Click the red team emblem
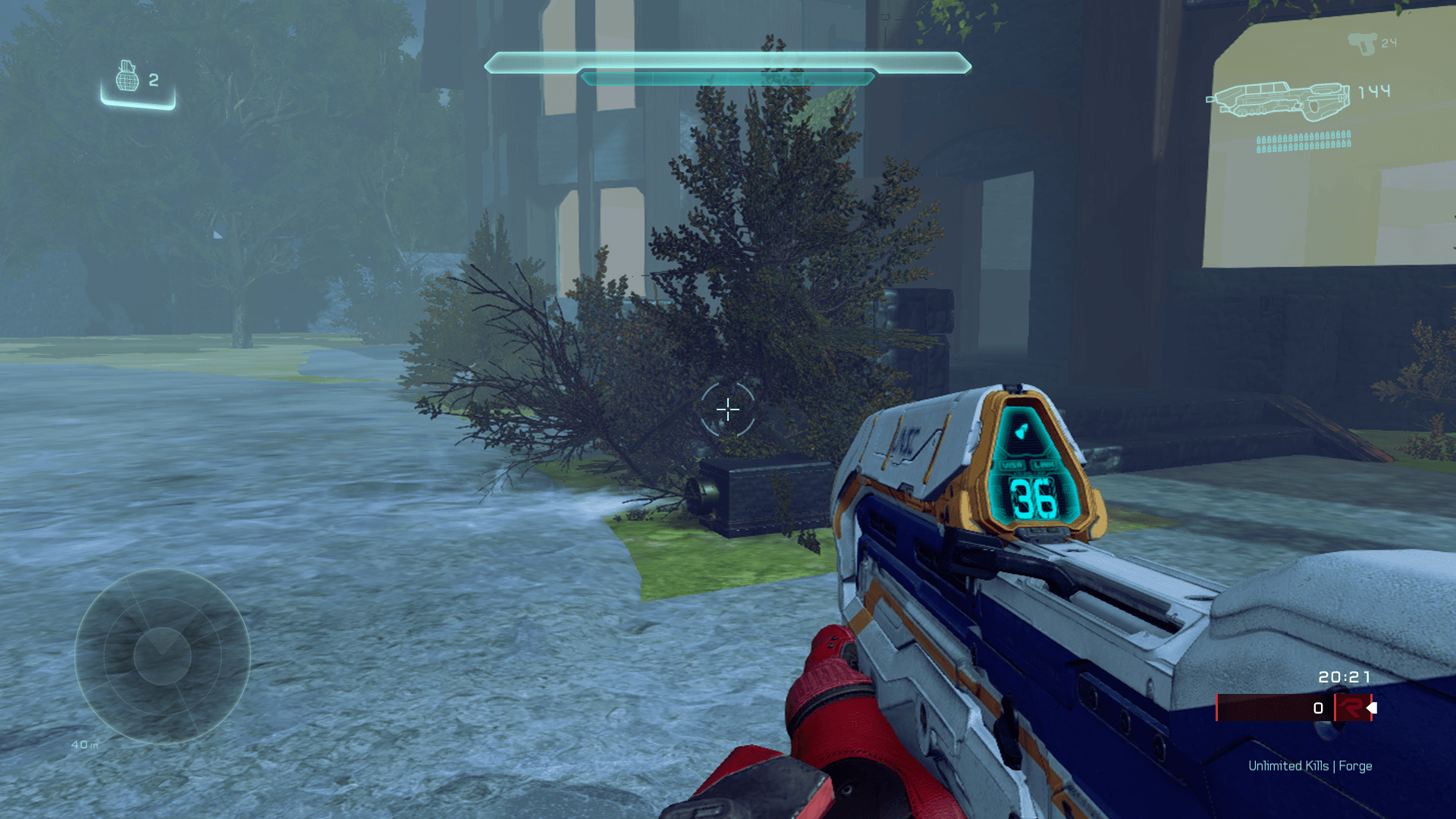Screen dimensions: 1456x819 (1351, 708)
